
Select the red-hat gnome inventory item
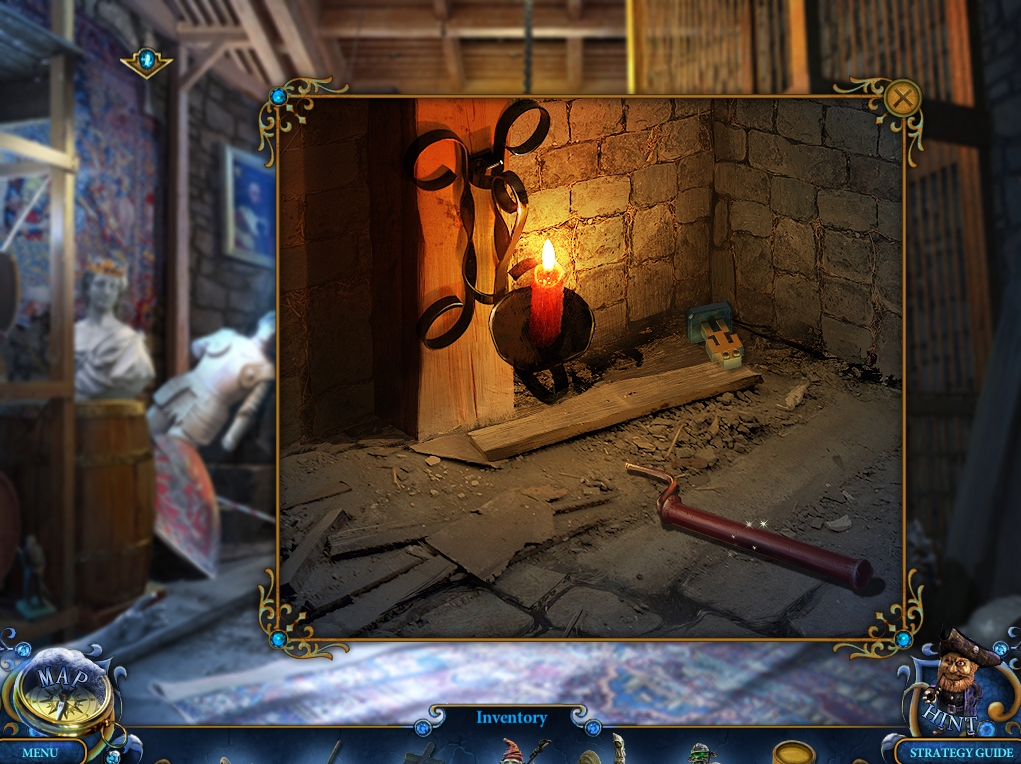click(x=510, y=750)
